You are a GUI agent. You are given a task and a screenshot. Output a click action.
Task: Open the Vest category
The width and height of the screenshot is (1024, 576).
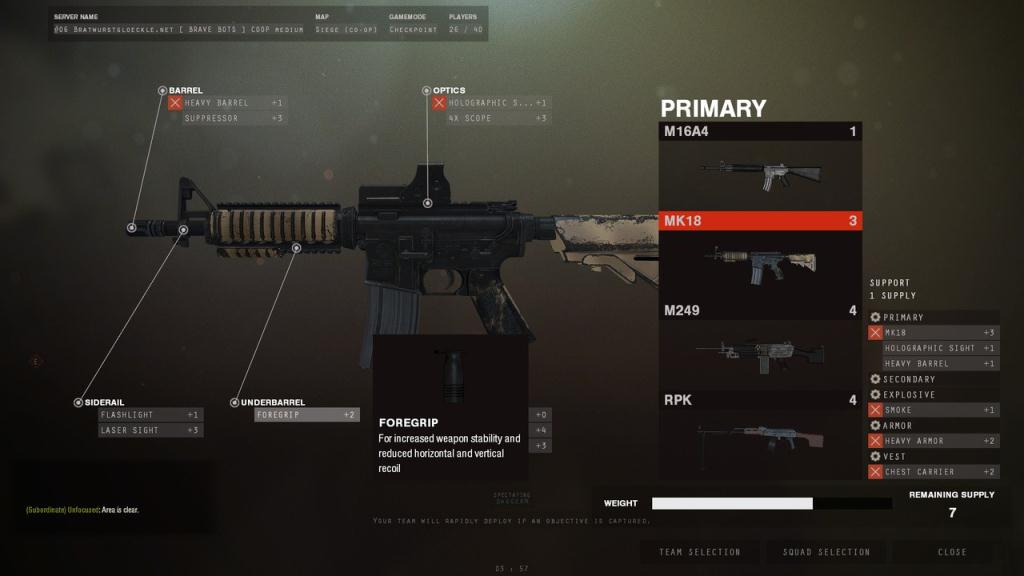pos(895,456)
